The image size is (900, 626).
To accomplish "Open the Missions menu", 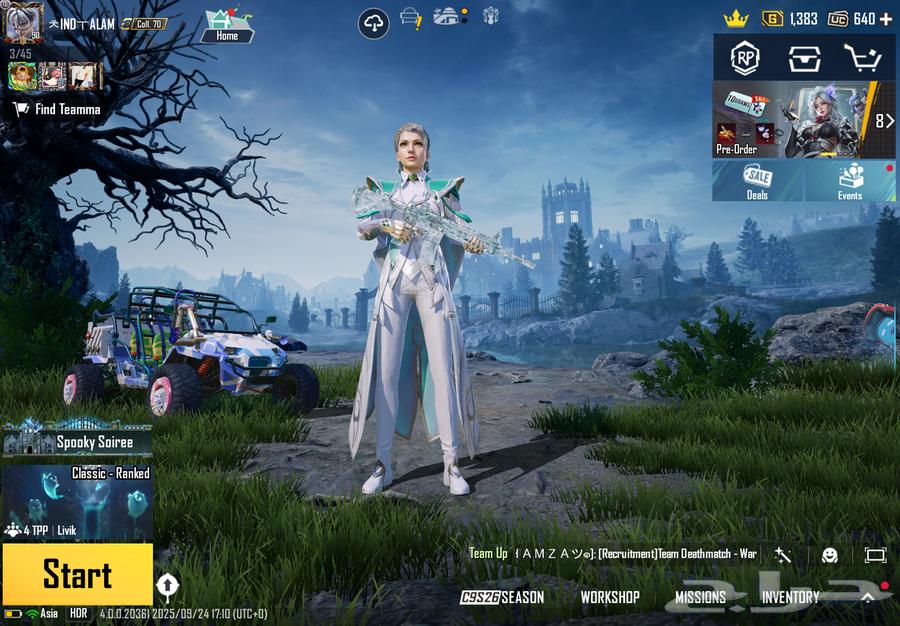I will click(x=700, y=597).
